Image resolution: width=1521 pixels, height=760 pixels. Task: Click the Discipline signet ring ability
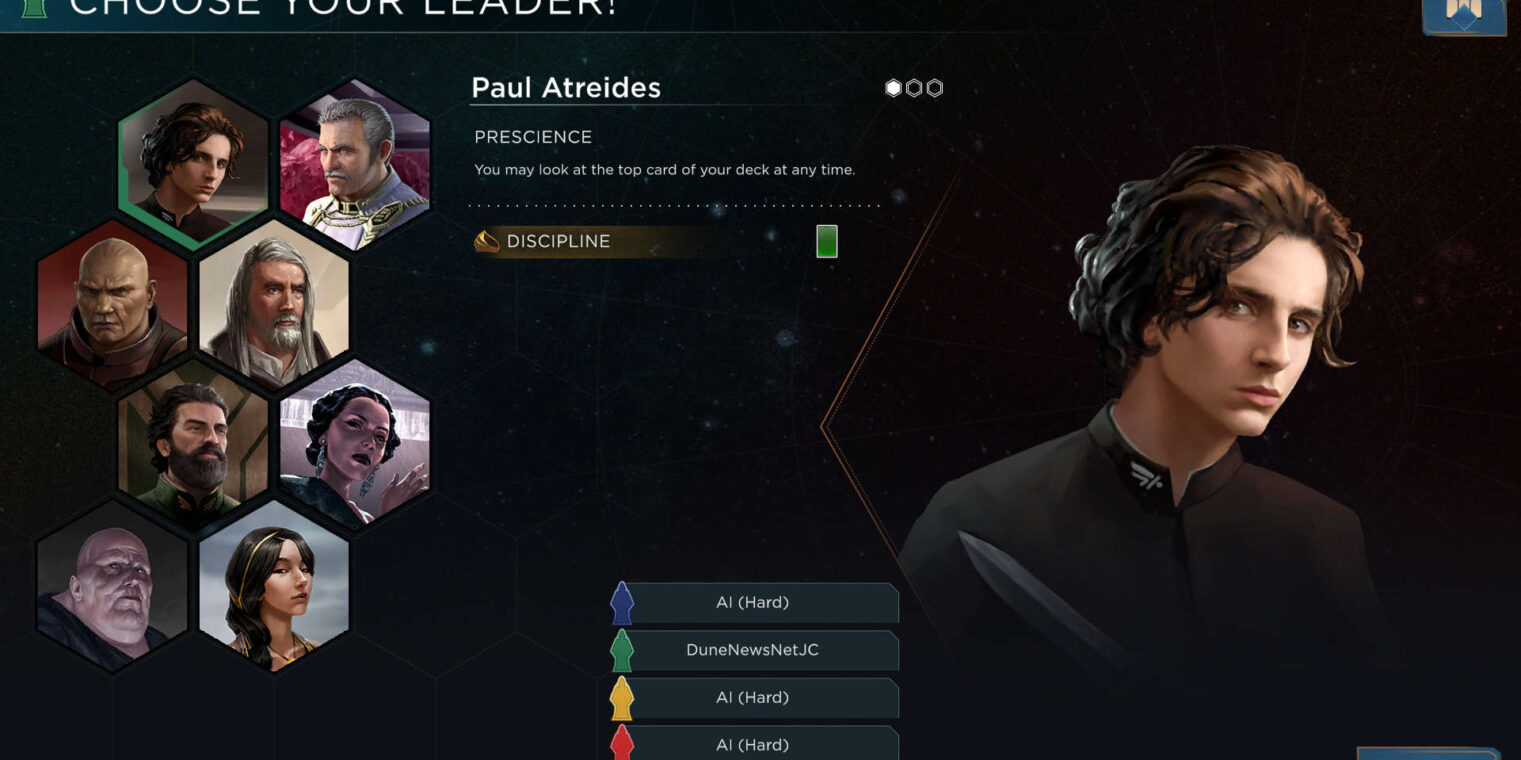[558, 242]
